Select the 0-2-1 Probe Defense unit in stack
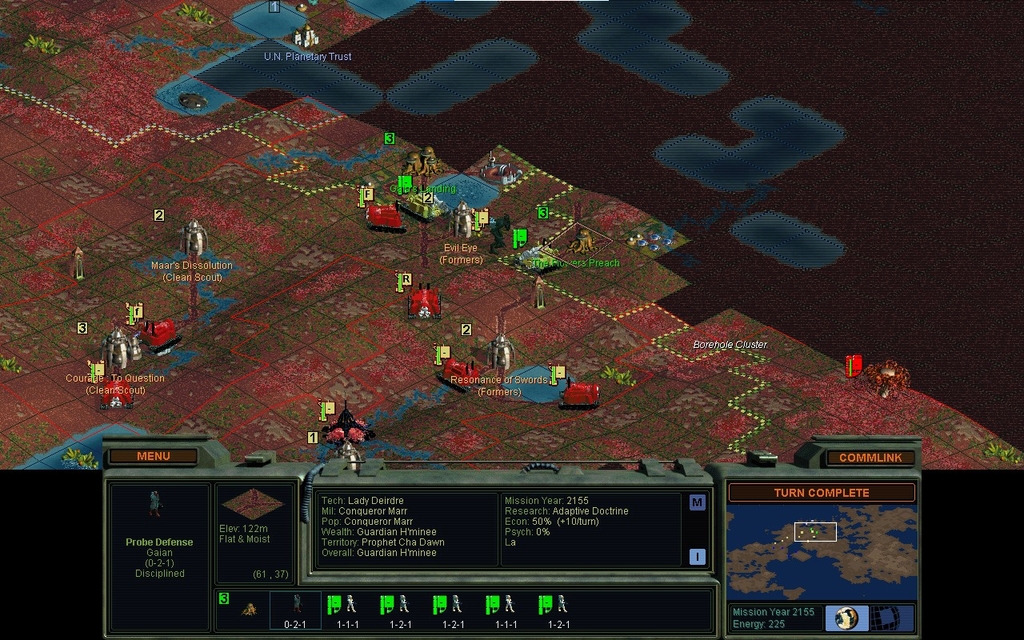The height and width of the screenshot is (640, 1024). (x=295, y=607)
